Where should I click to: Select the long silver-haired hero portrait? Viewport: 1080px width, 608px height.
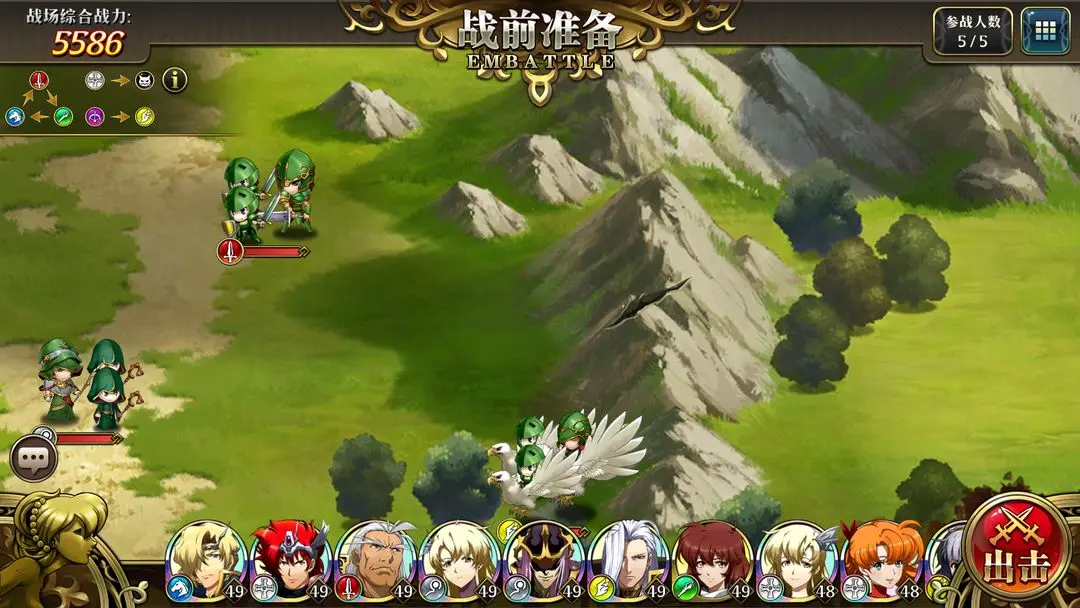tap(628, 560)
